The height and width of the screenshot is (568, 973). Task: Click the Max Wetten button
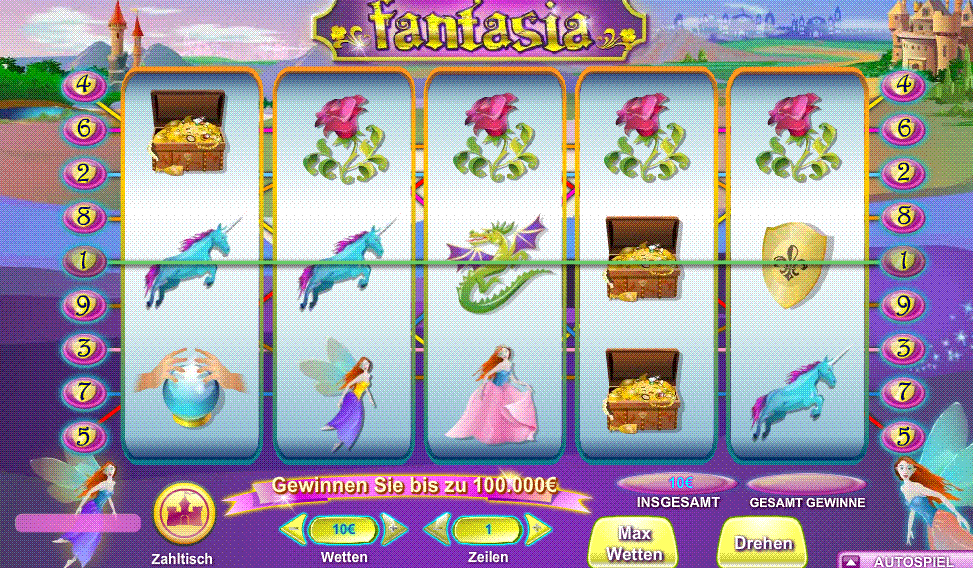click(634, 543)
